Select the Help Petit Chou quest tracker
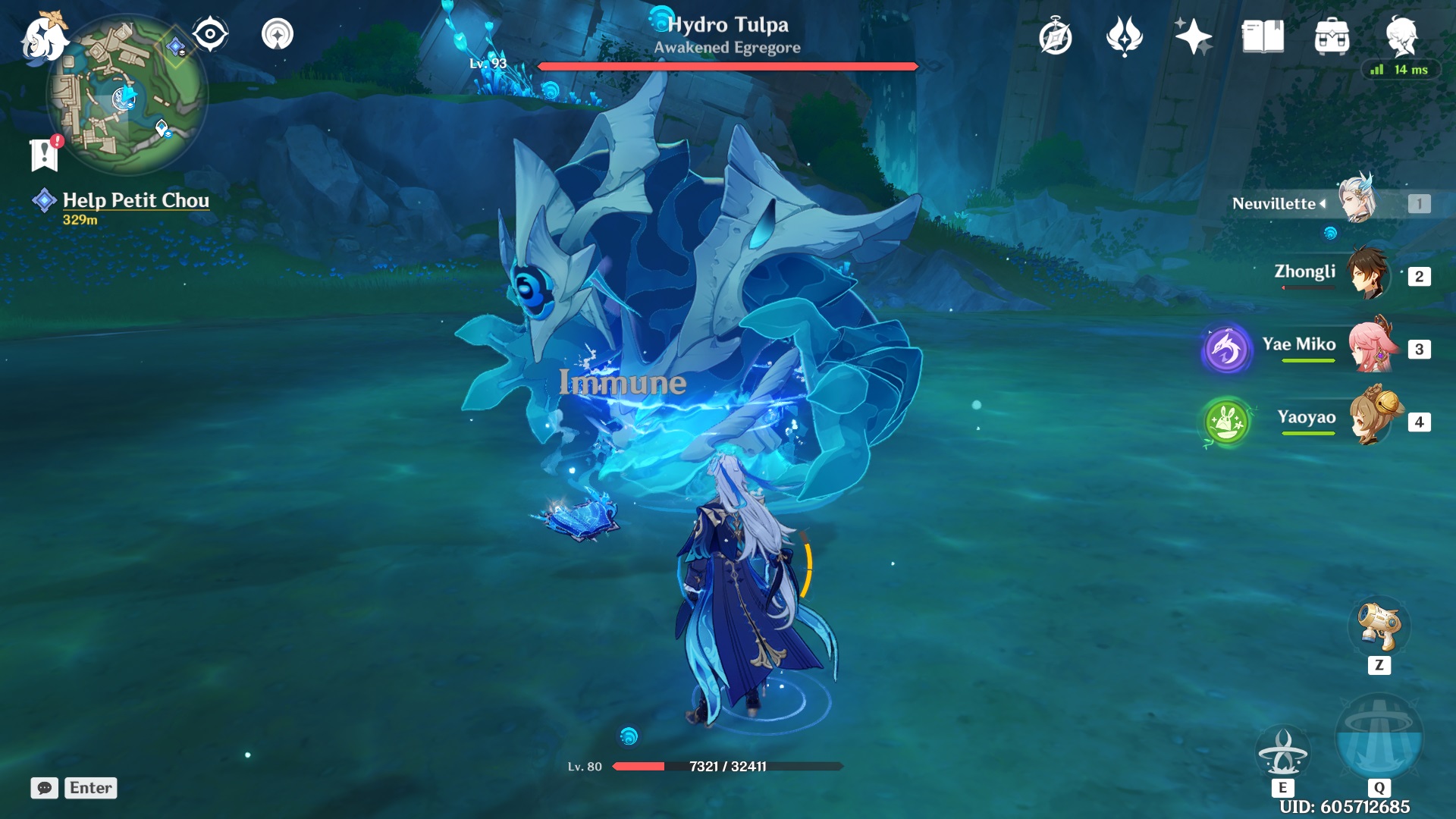 pos(135,201)
